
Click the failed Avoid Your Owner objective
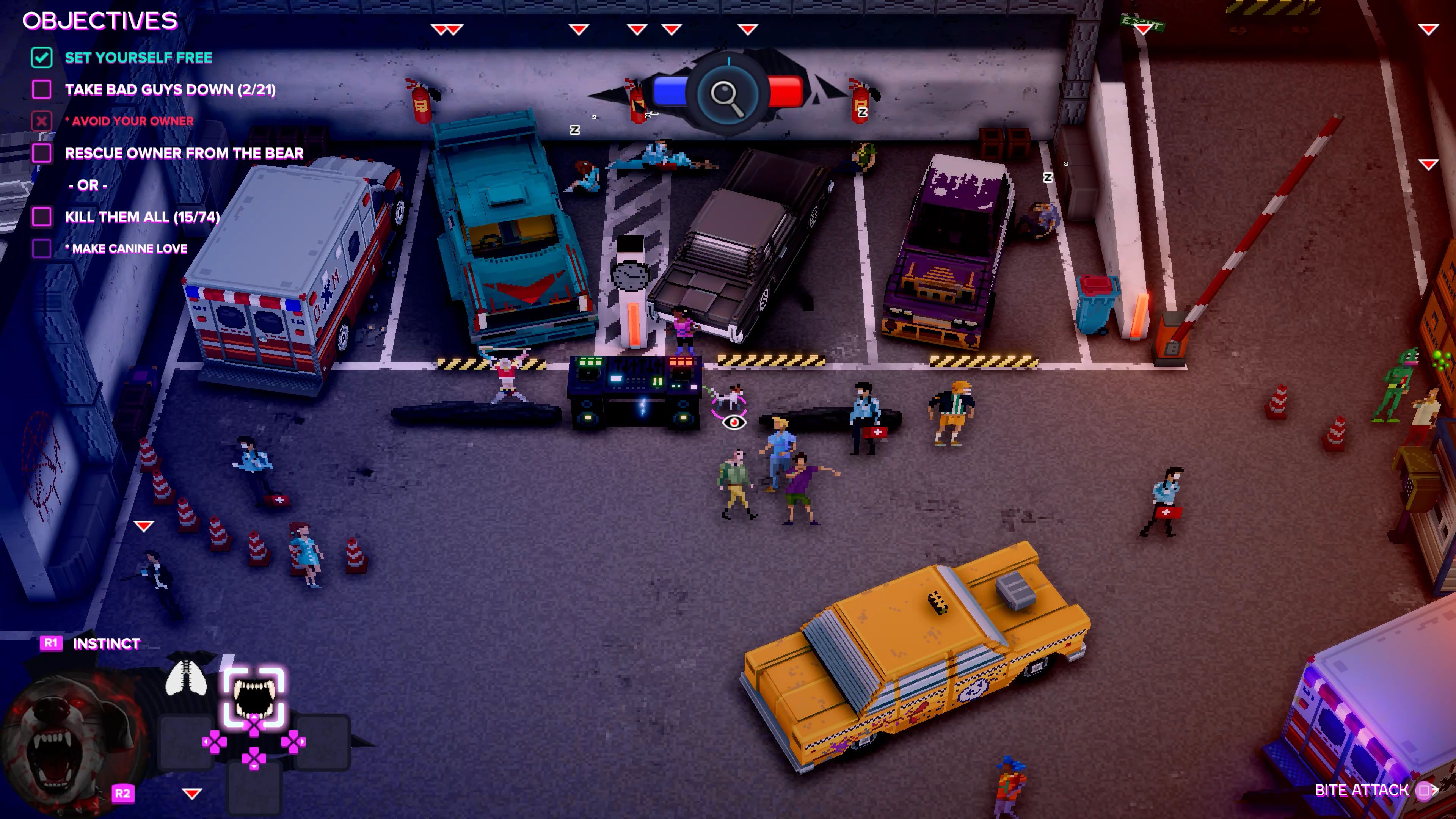(x=129, y=121)
